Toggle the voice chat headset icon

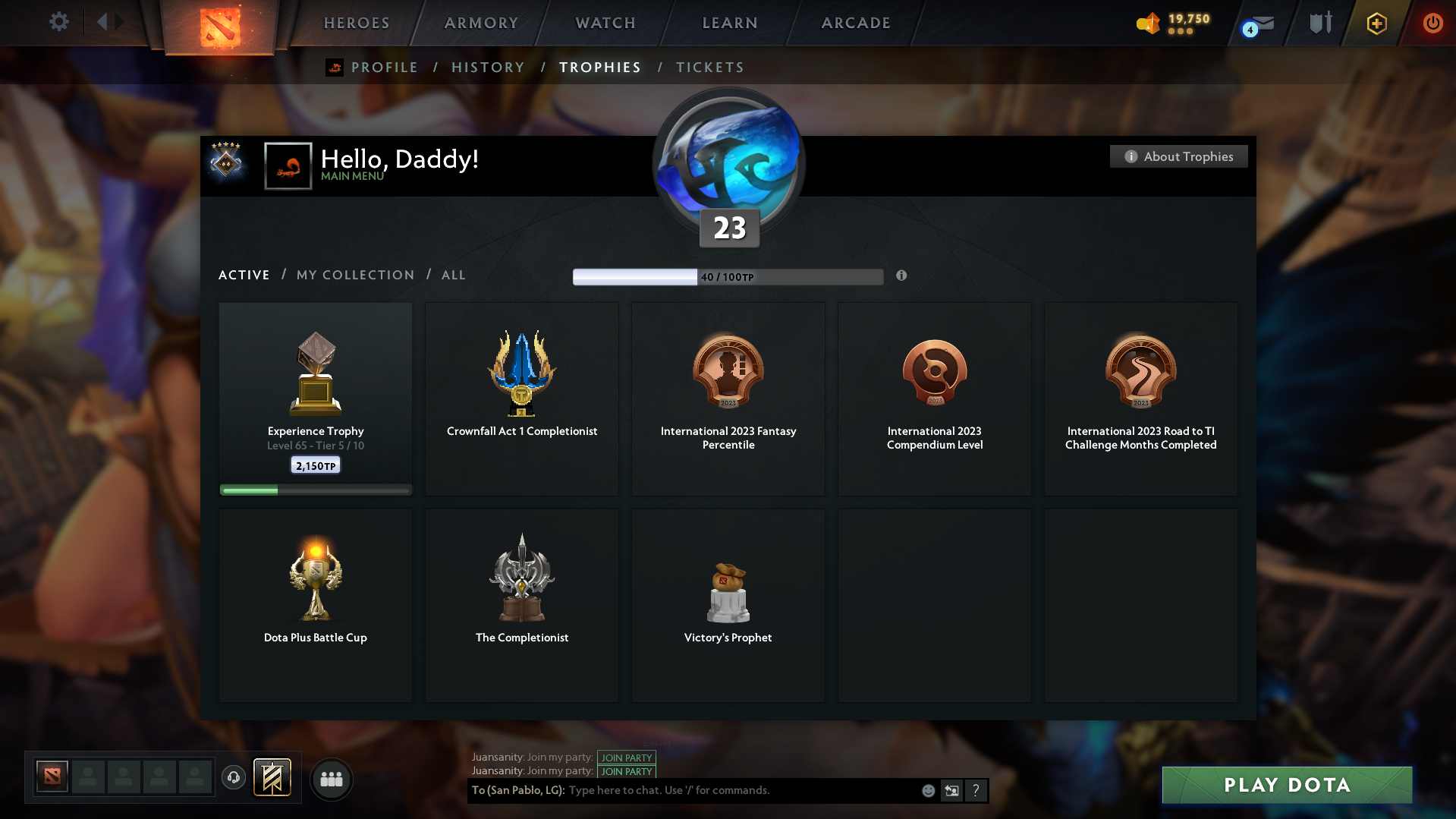[x=233, y=777]
